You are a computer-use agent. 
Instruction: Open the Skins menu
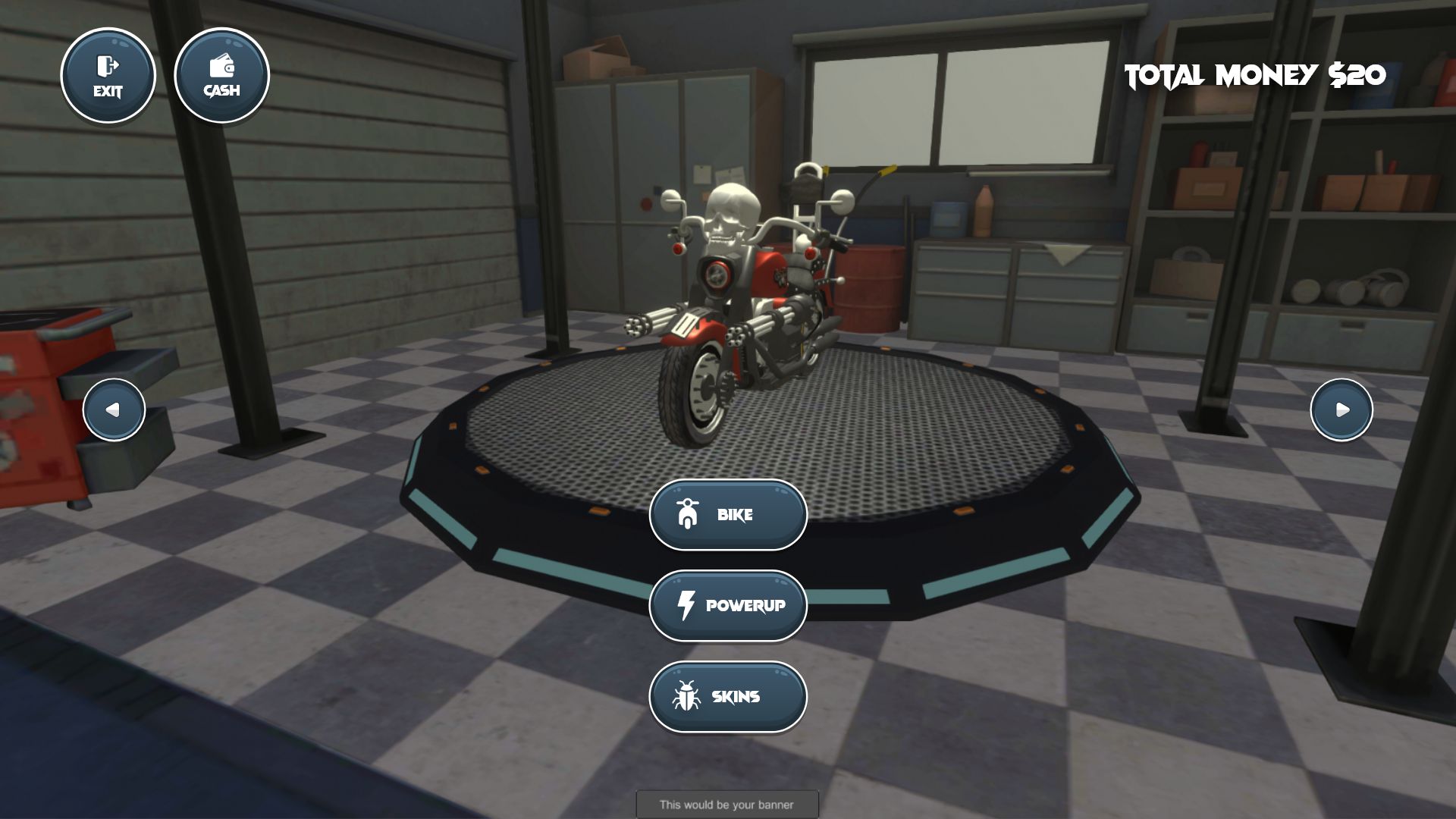[x=728, y=696]
